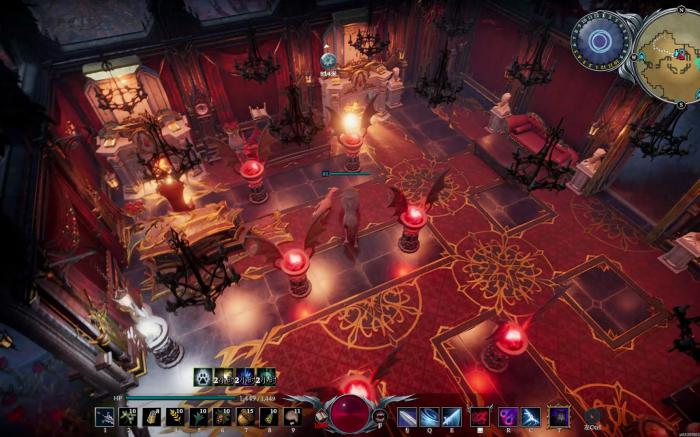Choose the acorn item with count 15
700x437 pixels.
(x=246, y=416)
